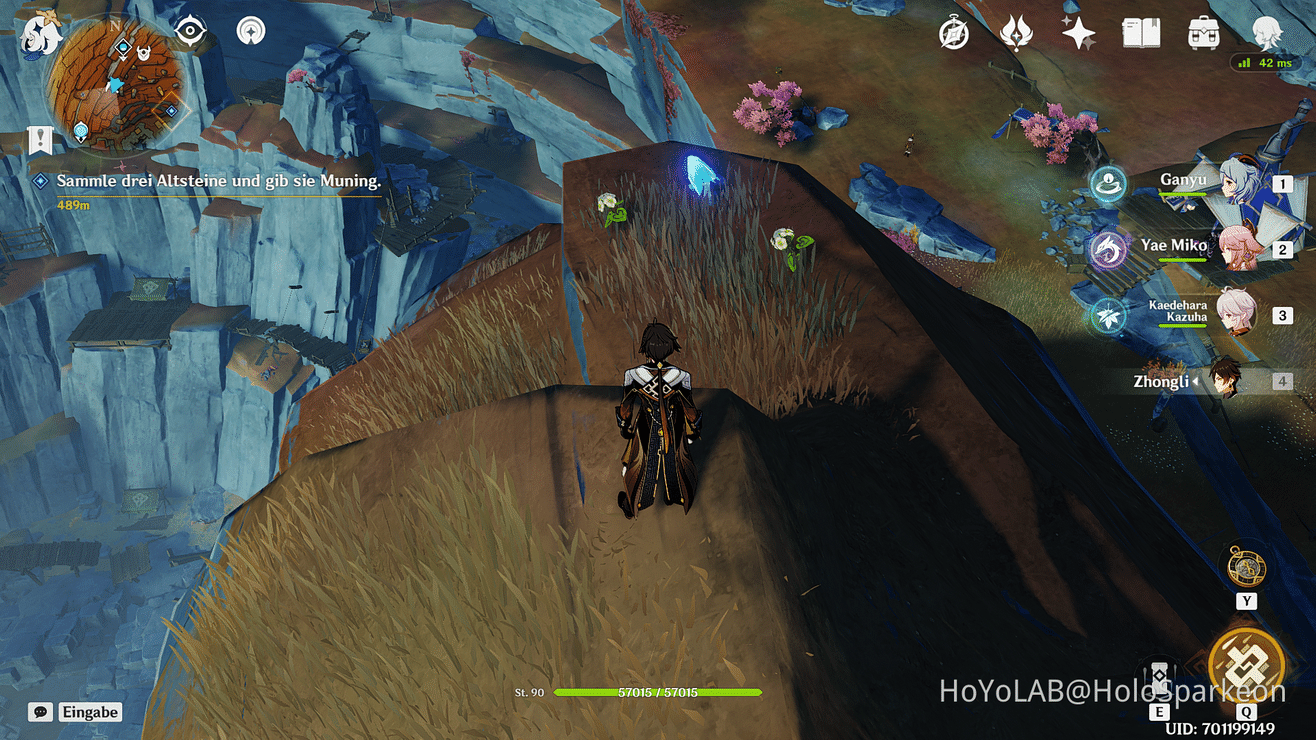1316x740 pixels.
Task: Toggle elemental sight eye icon
Action: point(190,31)
